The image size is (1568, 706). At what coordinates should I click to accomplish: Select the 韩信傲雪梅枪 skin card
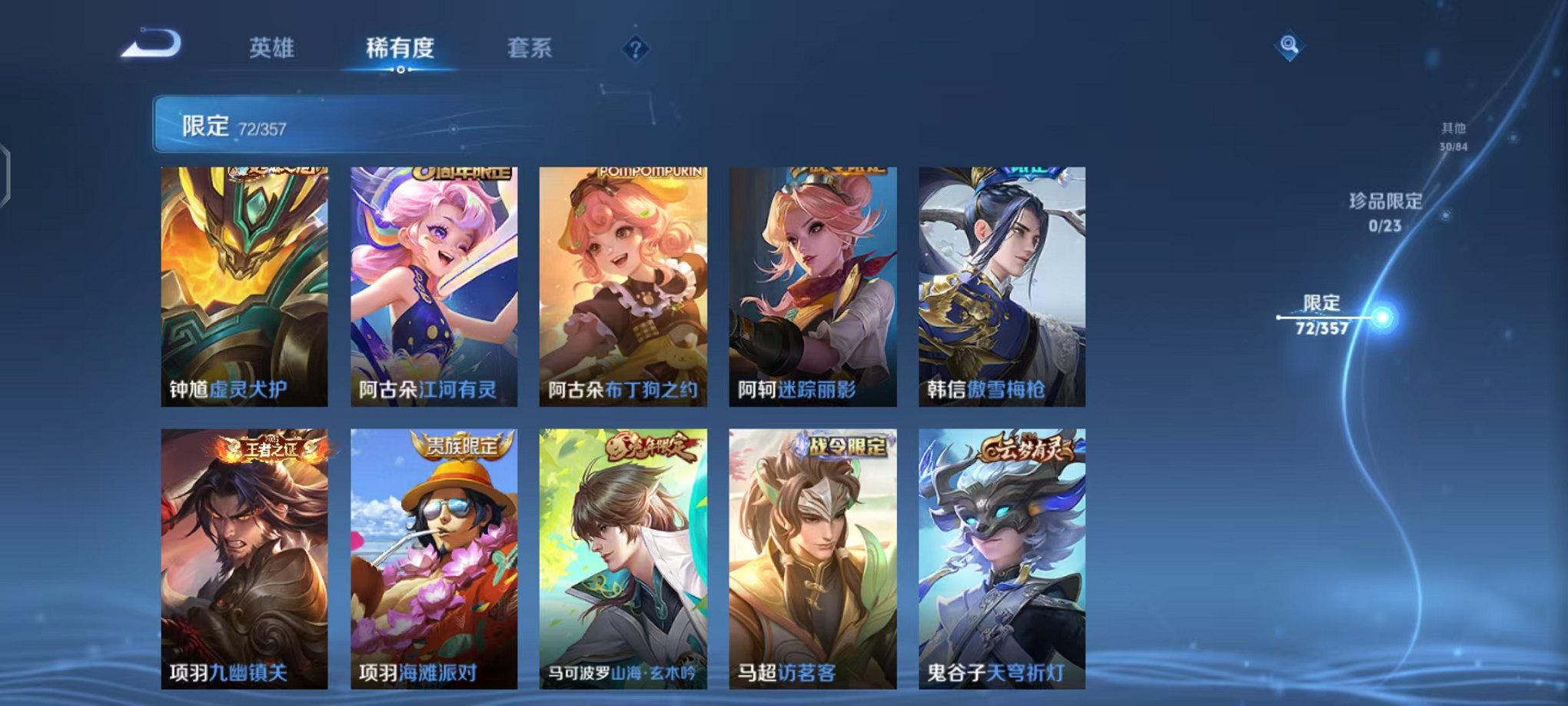[1001, 288]
